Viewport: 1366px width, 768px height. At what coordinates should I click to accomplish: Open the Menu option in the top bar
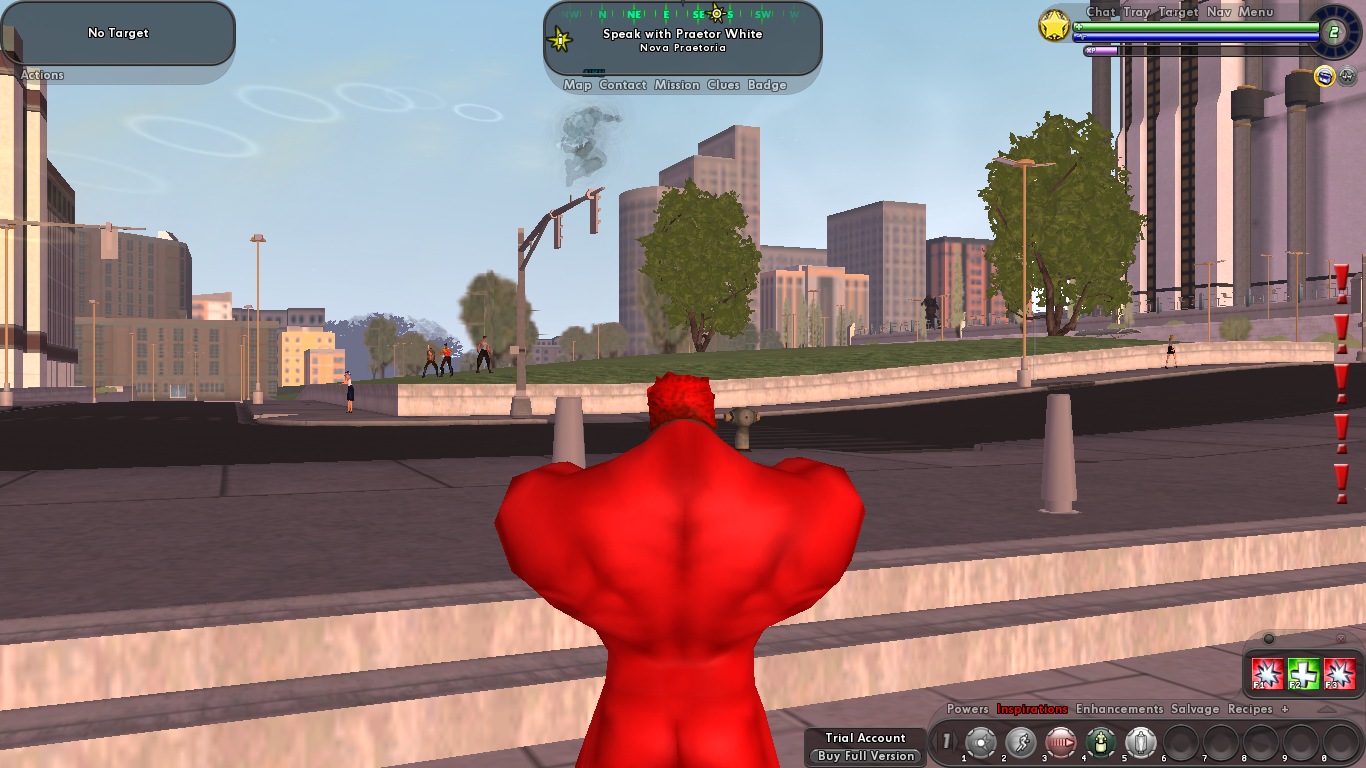point(1256,11)
